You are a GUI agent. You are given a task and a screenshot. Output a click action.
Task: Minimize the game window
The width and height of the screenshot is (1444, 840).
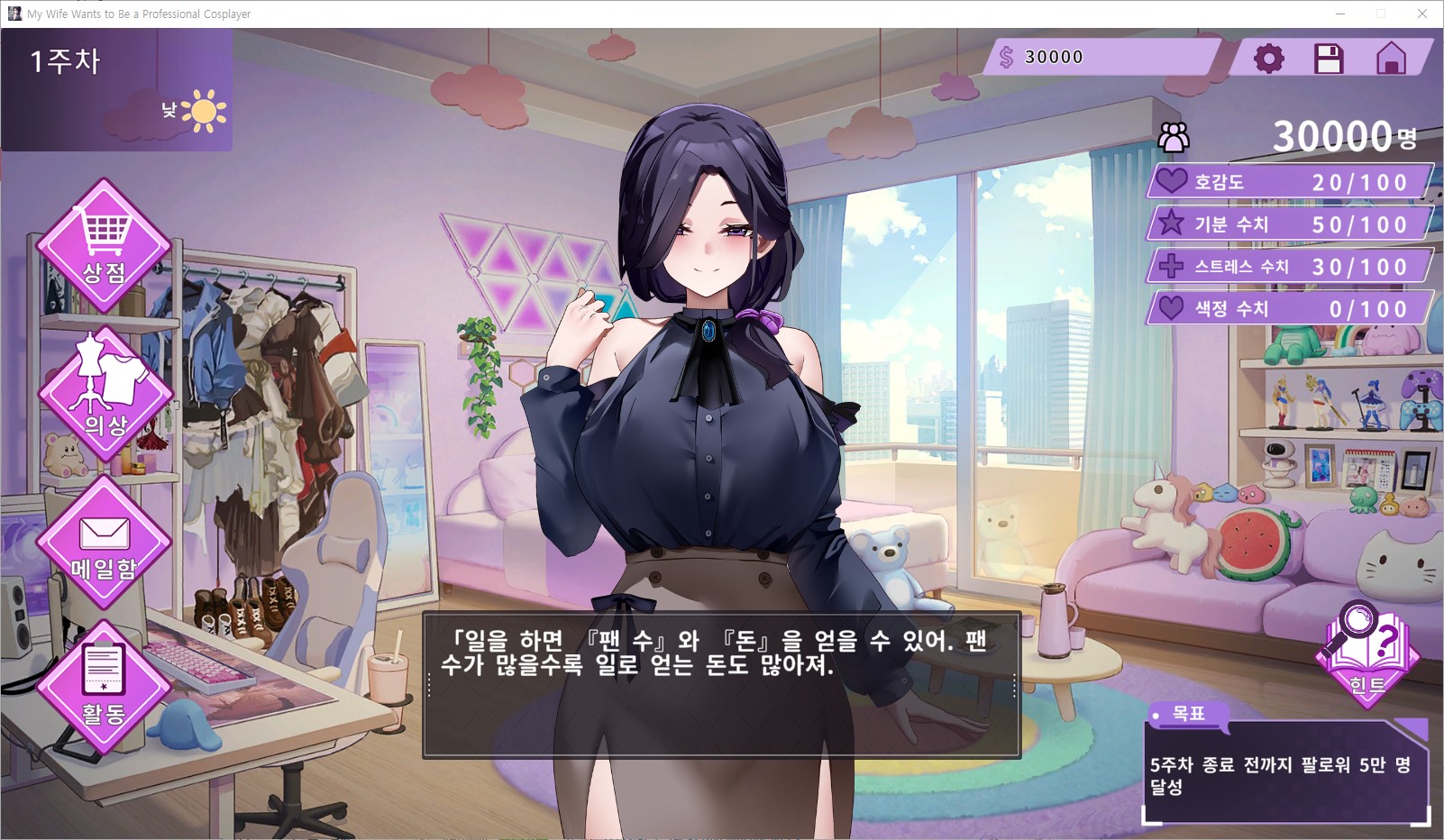1339,14
